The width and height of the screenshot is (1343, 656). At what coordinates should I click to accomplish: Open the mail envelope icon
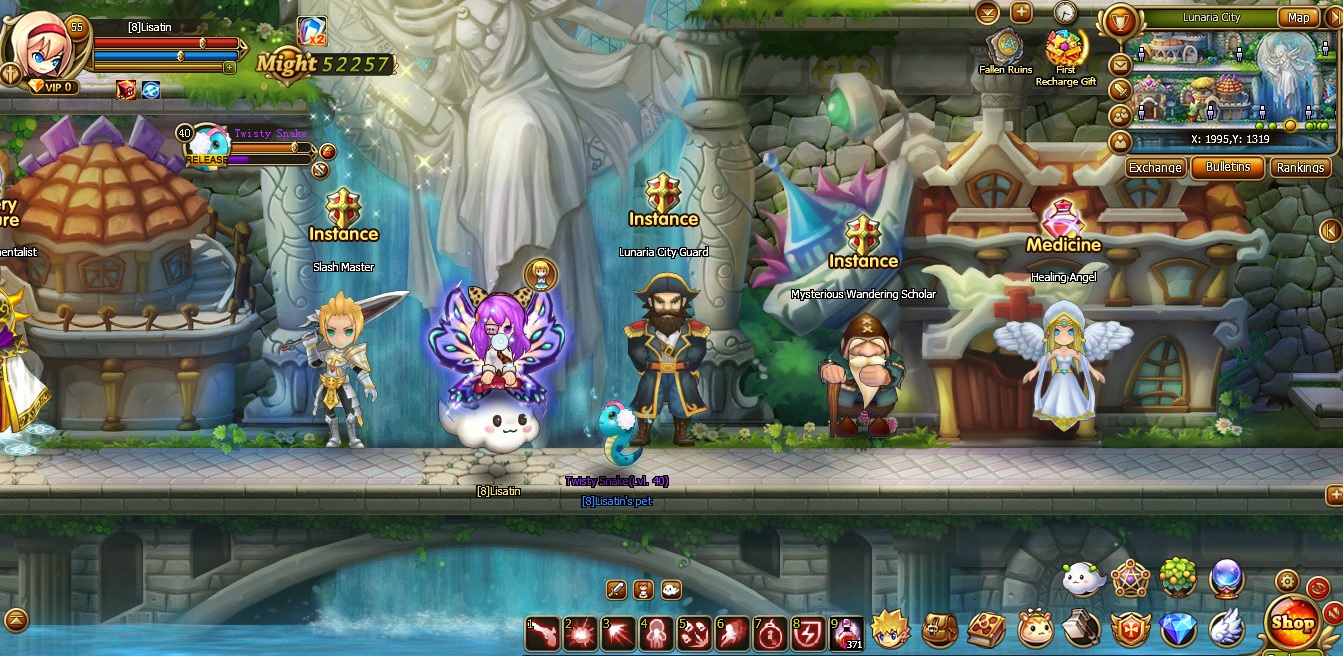pyautogui.click(x=1120, y=65)
